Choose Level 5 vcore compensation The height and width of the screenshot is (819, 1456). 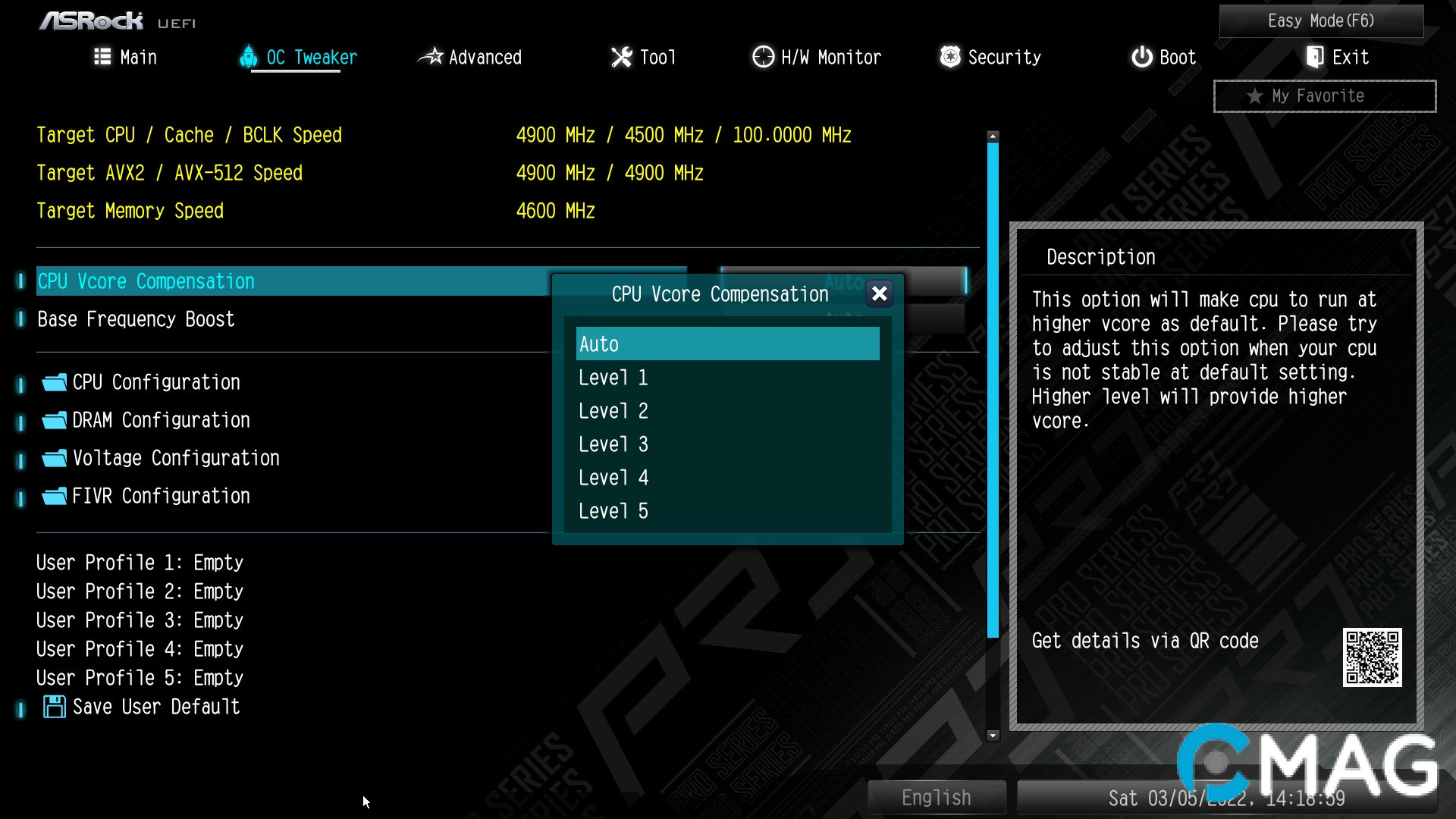pyautogui.click(x=613, y=510)
